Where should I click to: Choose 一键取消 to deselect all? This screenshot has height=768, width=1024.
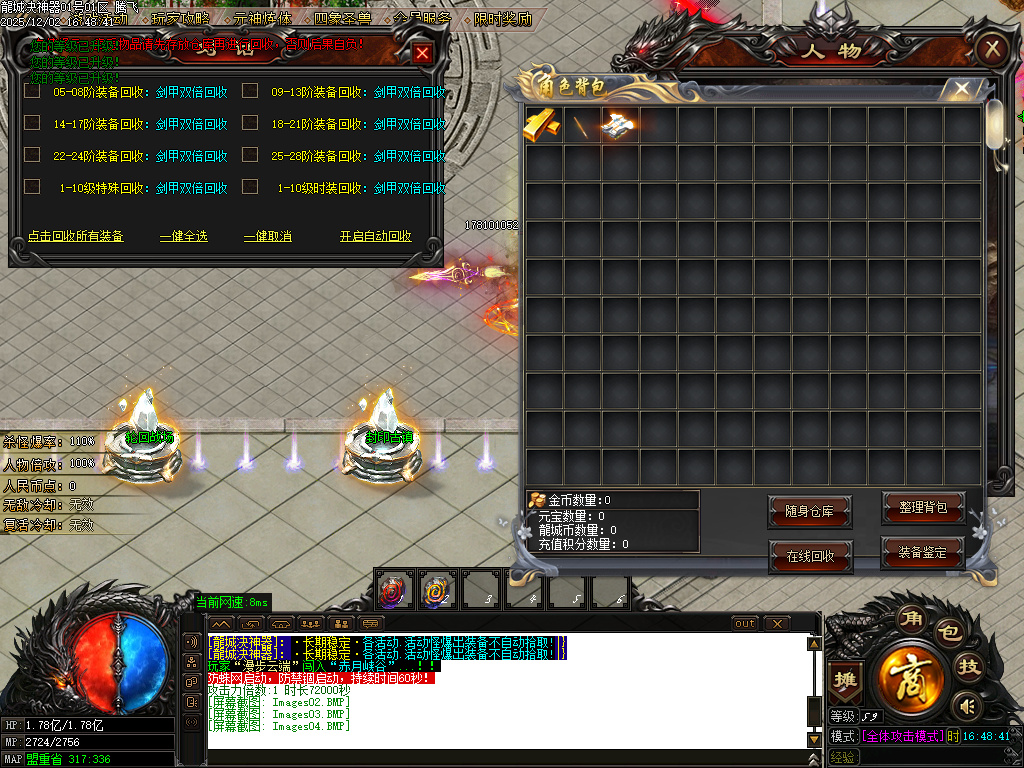(268, 236)
